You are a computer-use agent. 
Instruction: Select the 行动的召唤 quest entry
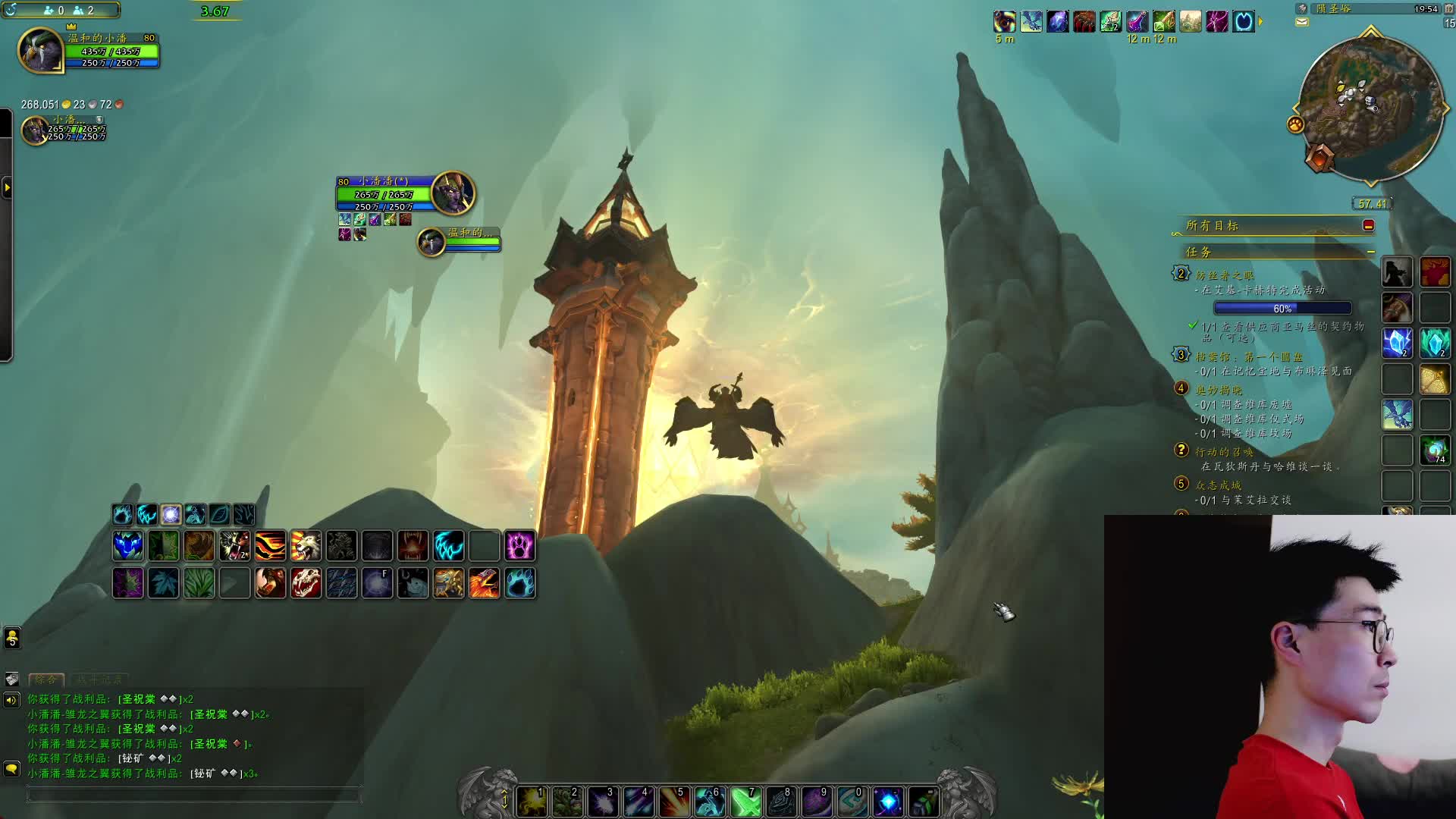(1224, 452)
